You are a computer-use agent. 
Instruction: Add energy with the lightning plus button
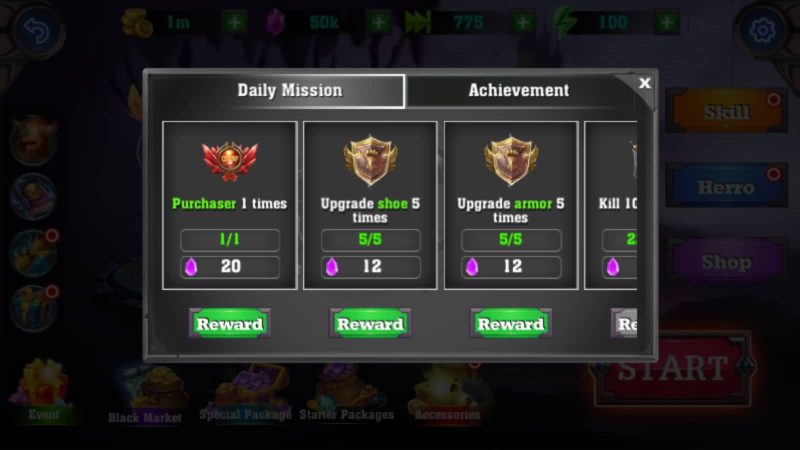pyautogui.click(x=669, y=21)
